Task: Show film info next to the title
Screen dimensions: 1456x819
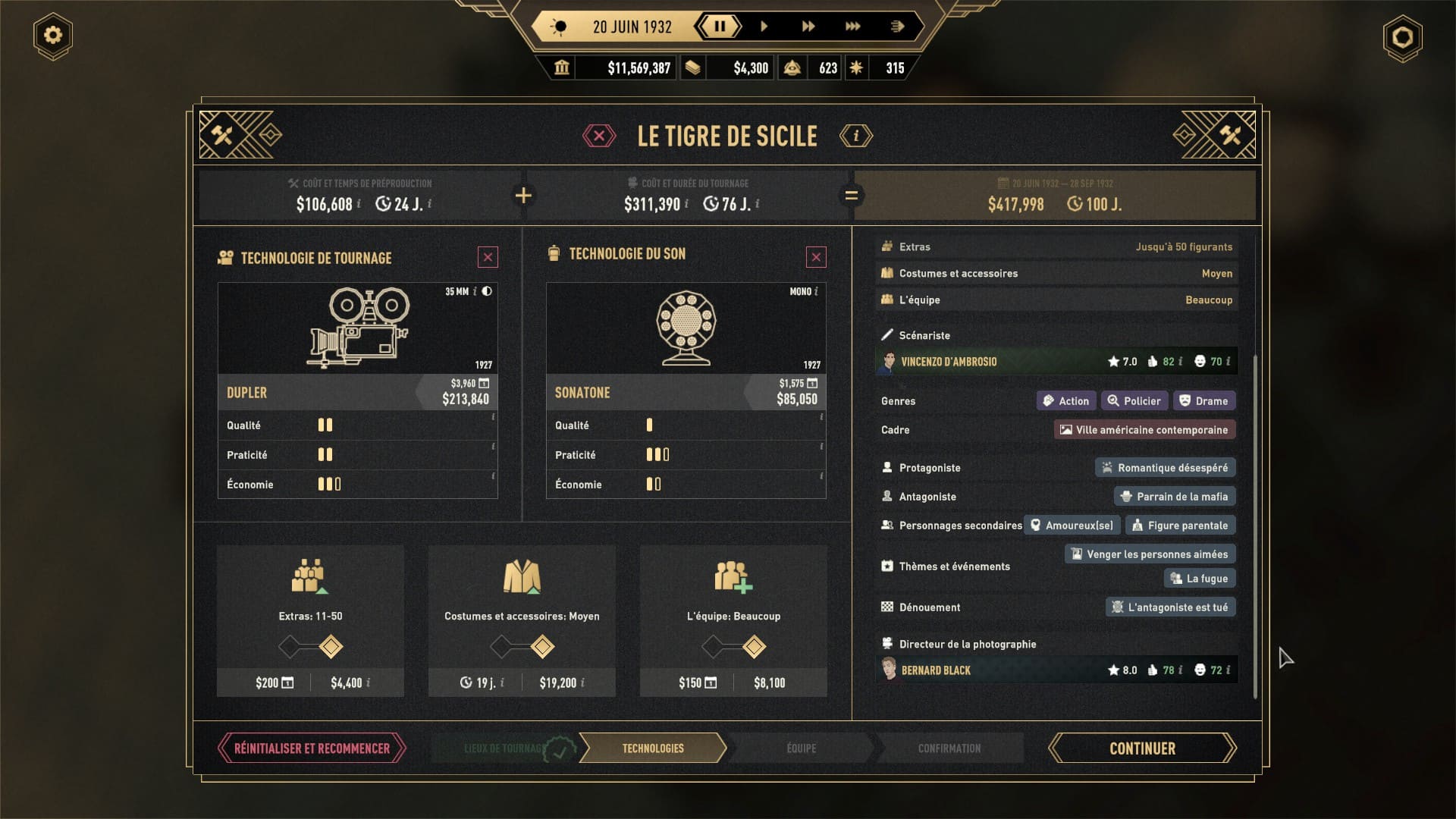Action: (855, 136)
